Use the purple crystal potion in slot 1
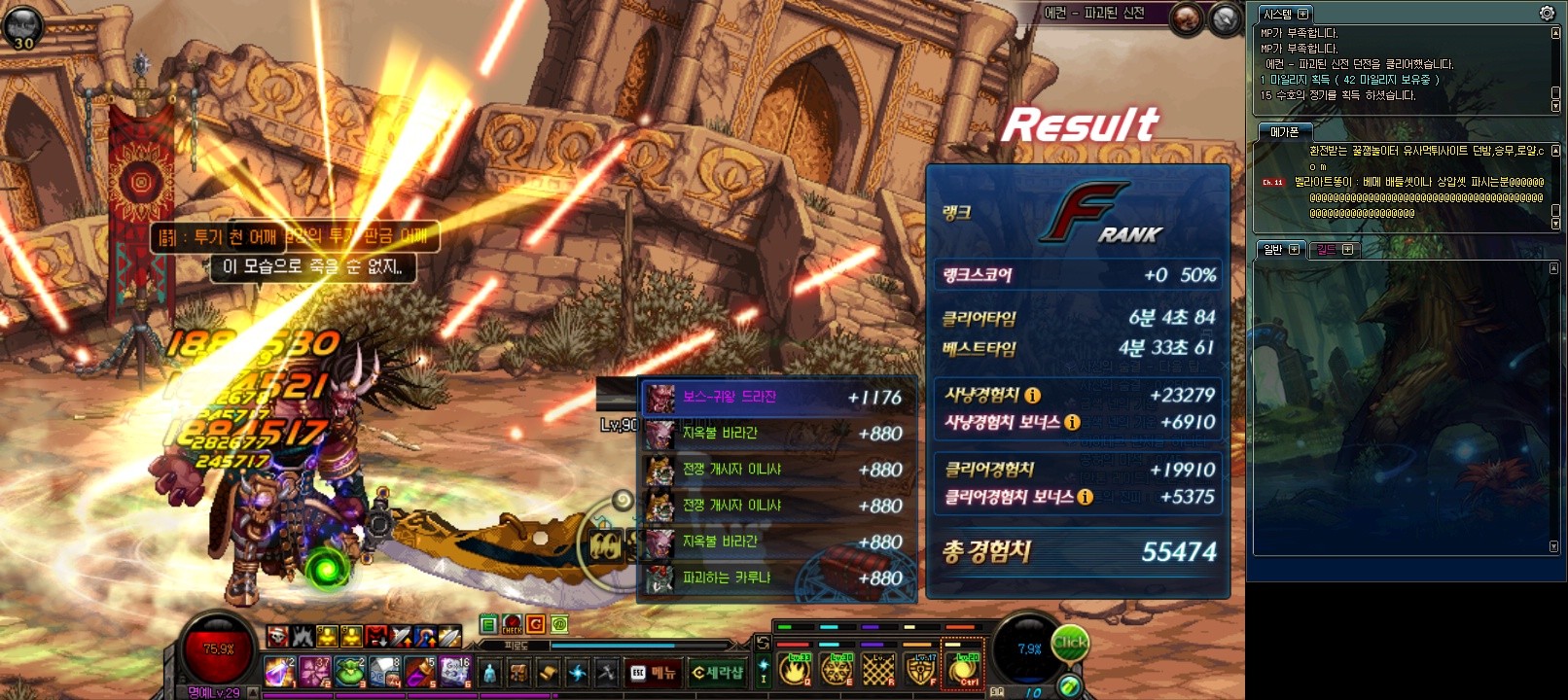Image resolution: width=1568 pixels, height=700 pixels. point(279,671)
